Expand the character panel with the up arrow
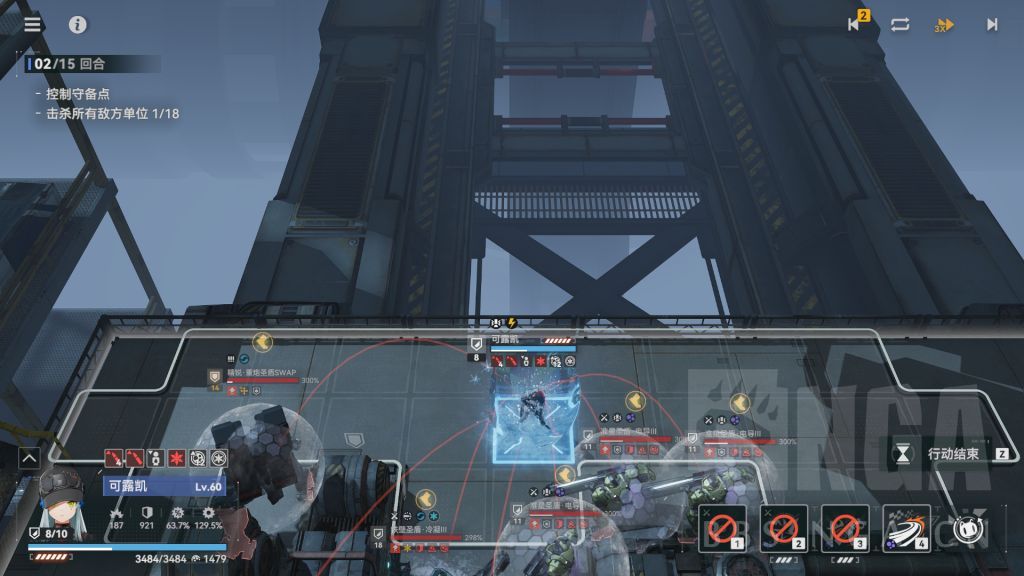 pyautogui.click(x=29, y=458)
